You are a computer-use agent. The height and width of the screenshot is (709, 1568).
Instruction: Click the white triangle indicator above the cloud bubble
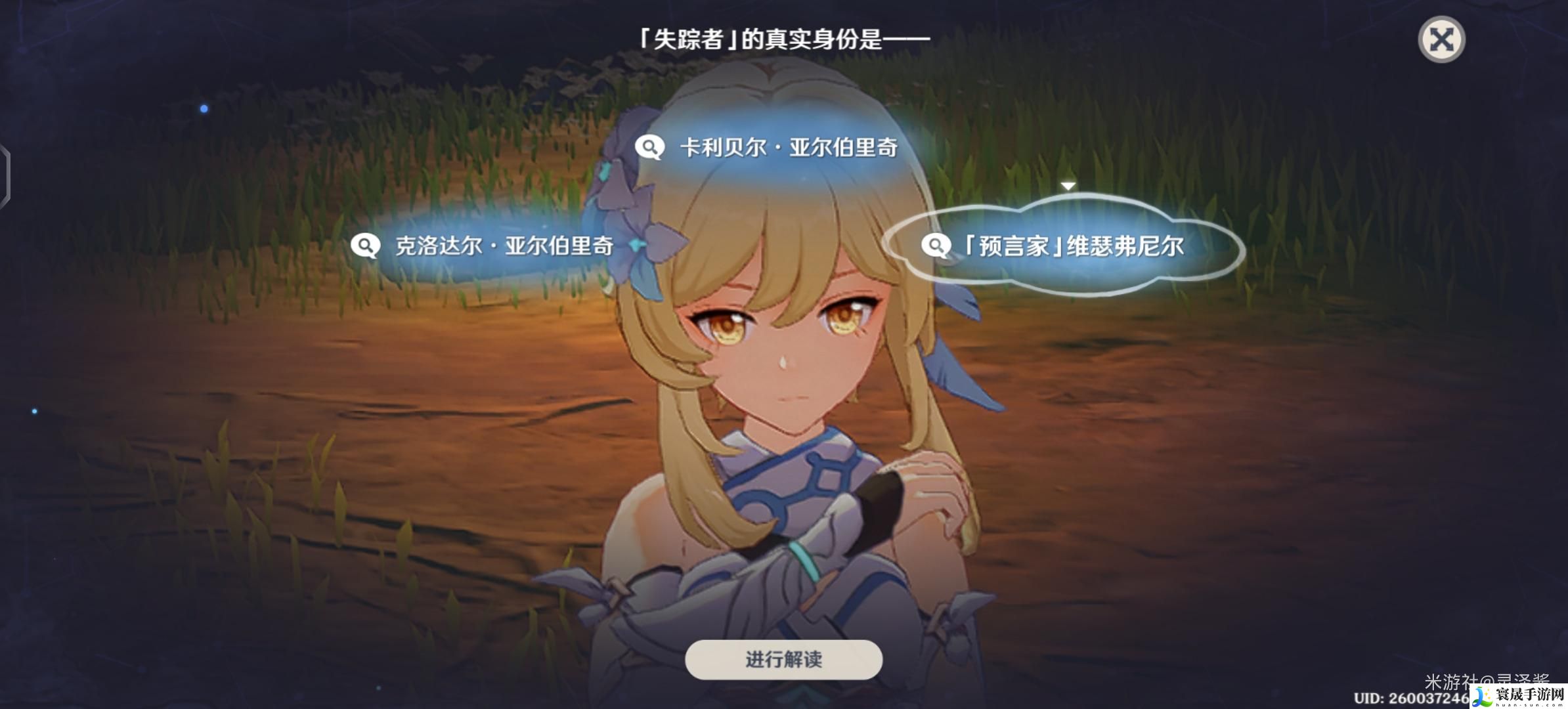pos(1067,185)
